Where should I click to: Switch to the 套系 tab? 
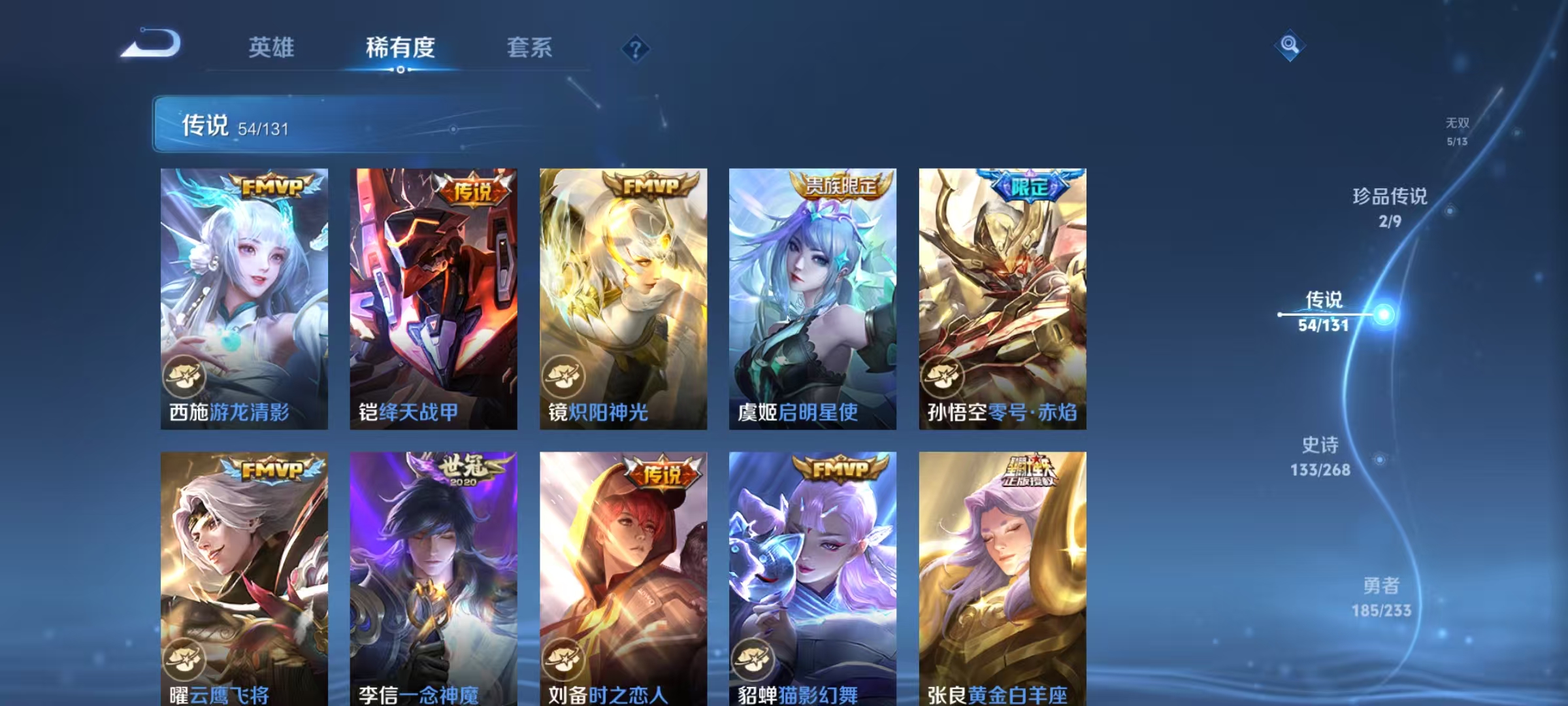[530, 48]
